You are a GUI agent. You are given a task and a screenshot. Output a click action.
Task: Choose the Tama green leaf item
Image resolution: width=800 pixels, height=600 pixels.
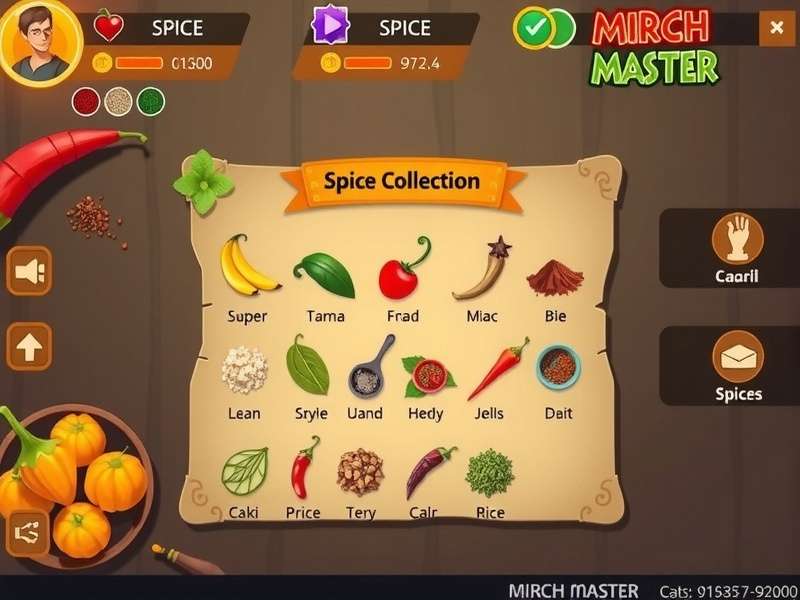point(325,274)
